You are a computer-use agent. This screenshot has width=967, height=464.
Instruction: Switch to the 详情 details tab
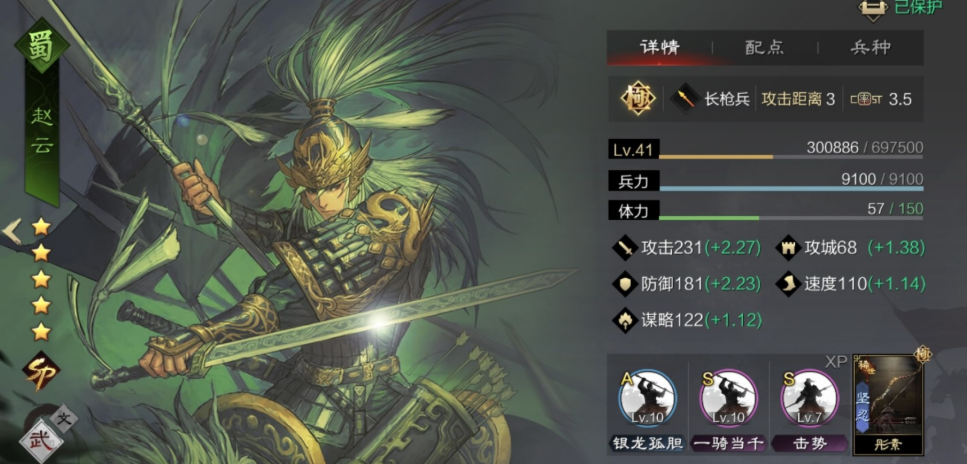point(659,47)
